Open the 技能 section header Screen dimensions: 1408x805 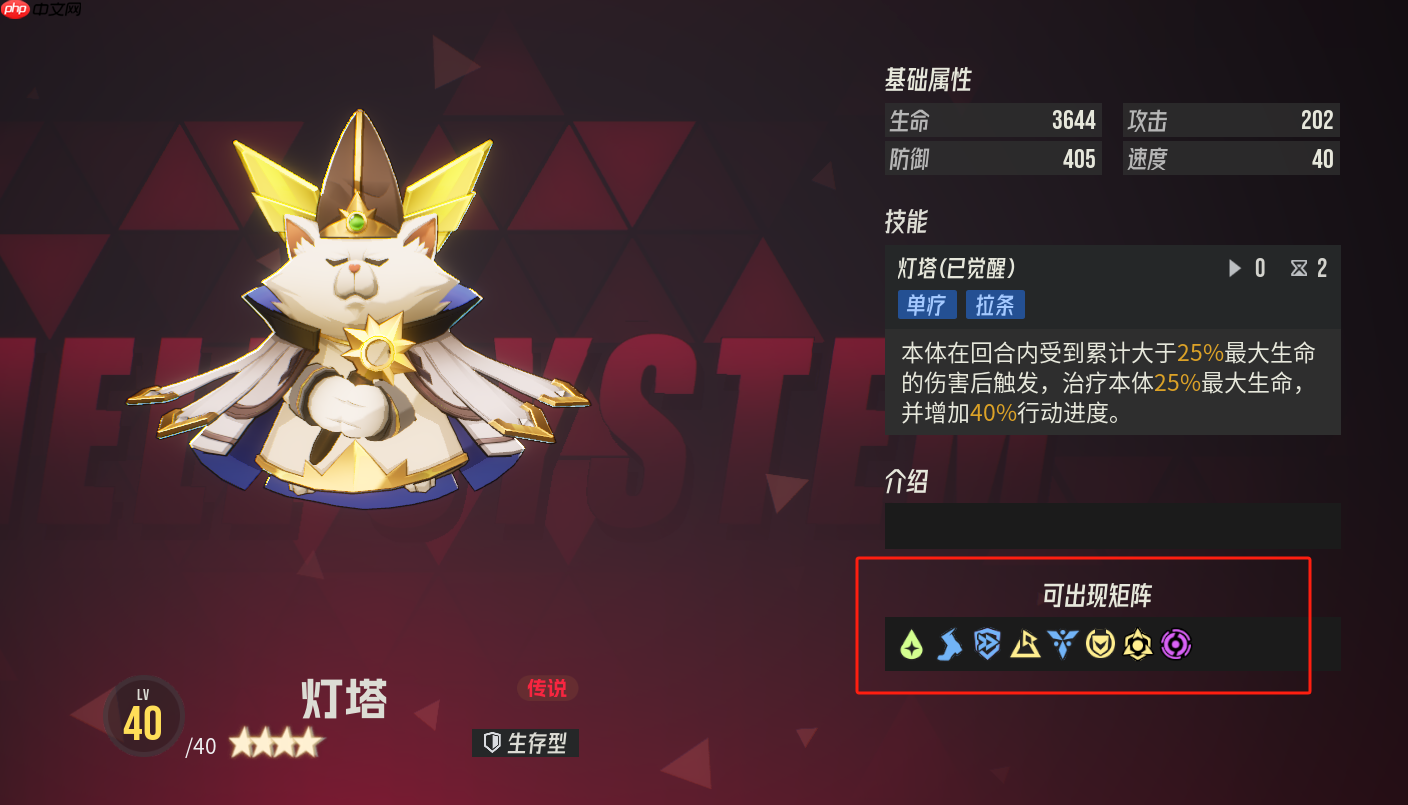pos(908,222)
